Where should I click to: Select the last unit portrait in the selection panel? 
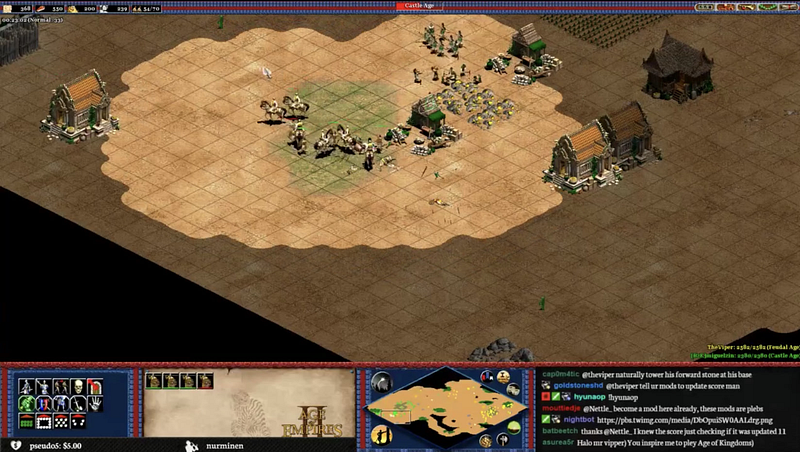point(205,380)
